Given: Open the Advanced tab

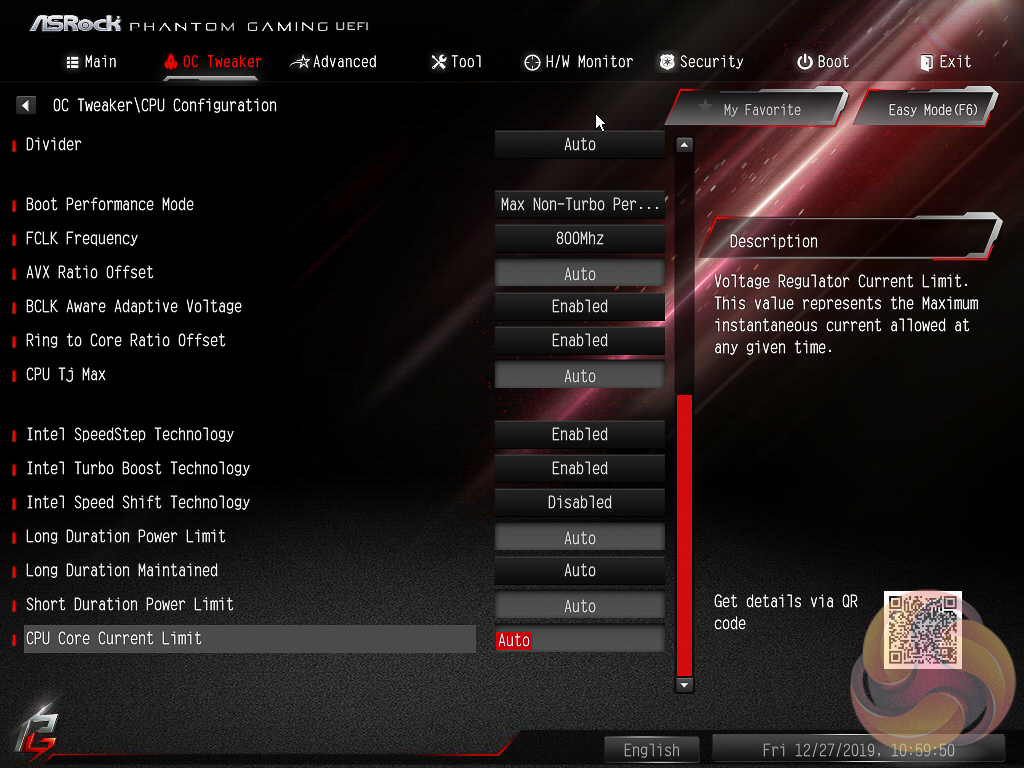Looking at the screenshot, I should pos(333,62).
